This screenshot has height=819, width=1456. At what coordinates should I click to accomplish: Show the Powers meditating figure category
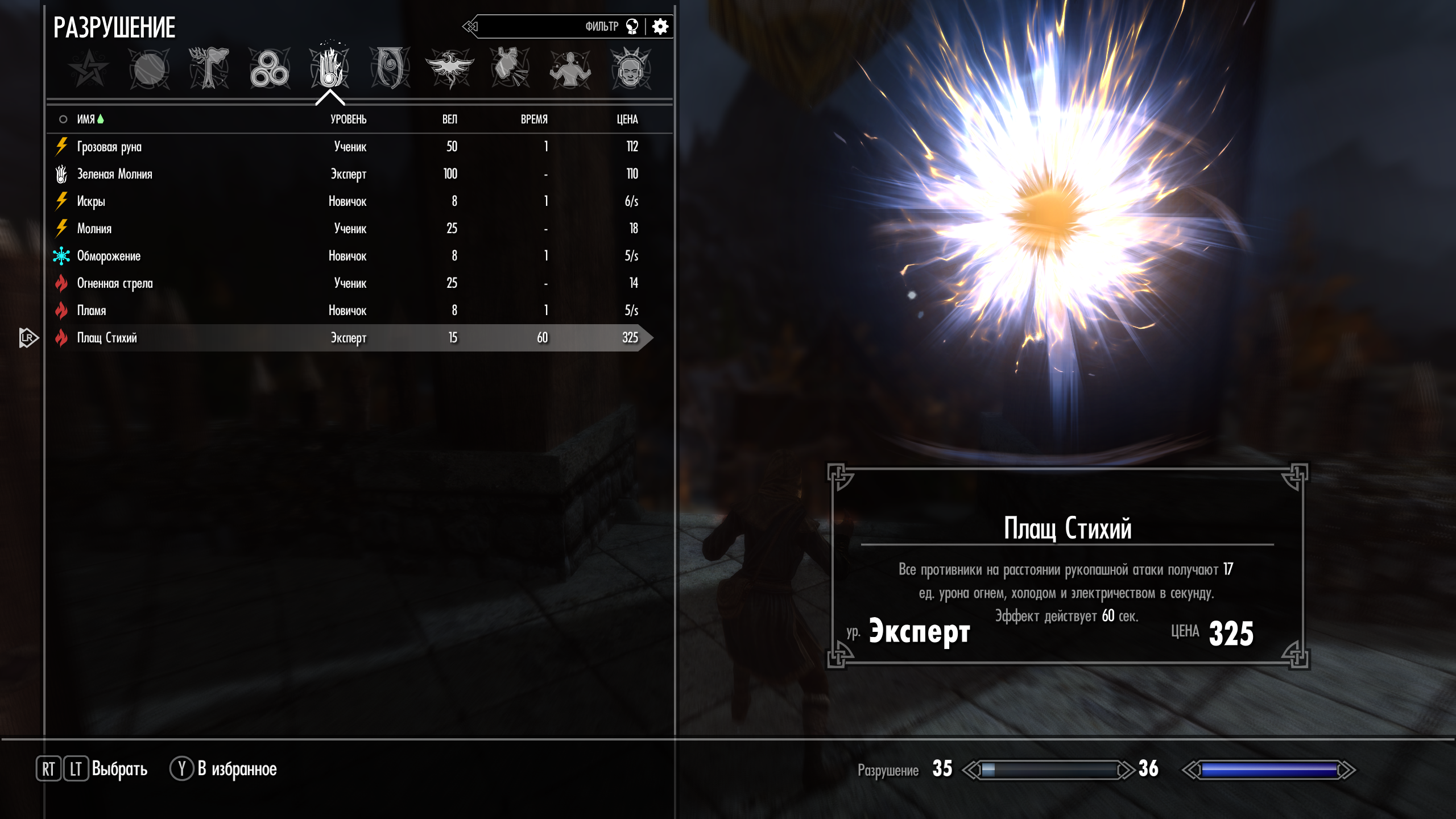570,69
